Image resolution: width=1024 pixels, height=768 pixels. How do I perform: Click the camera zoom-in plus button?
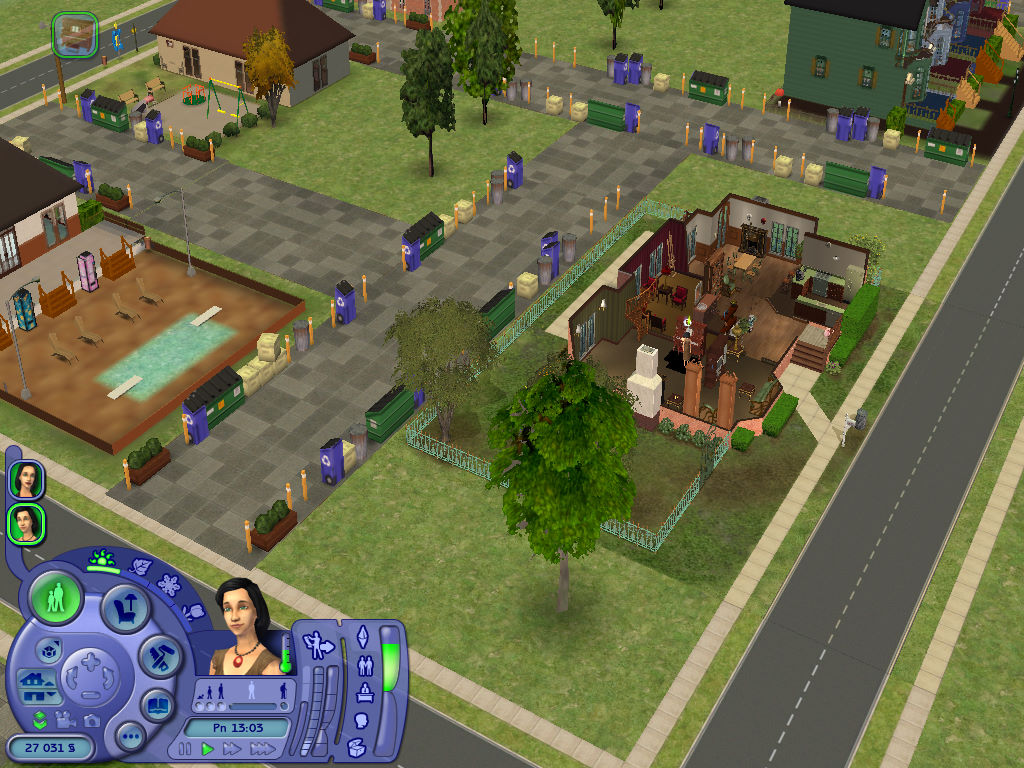pos(91,662)
